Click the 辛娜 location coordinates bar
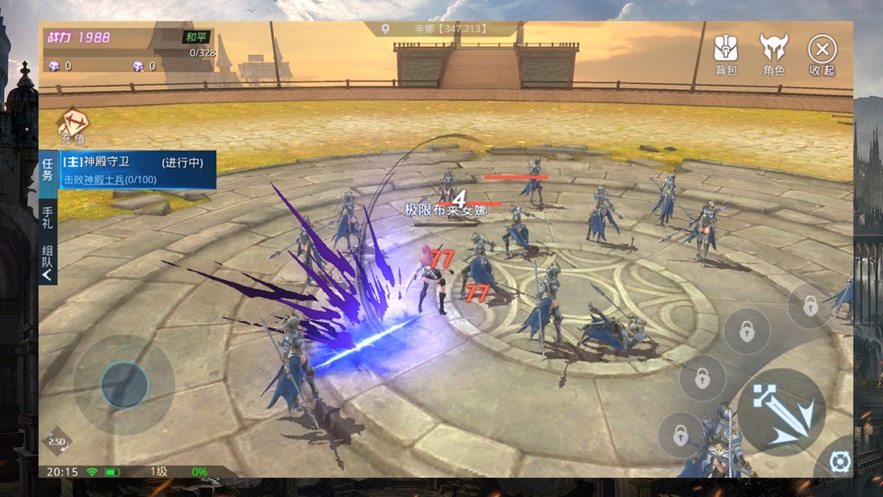The width and height of the screenshot is (883, 497). click(x=440, y=29)
